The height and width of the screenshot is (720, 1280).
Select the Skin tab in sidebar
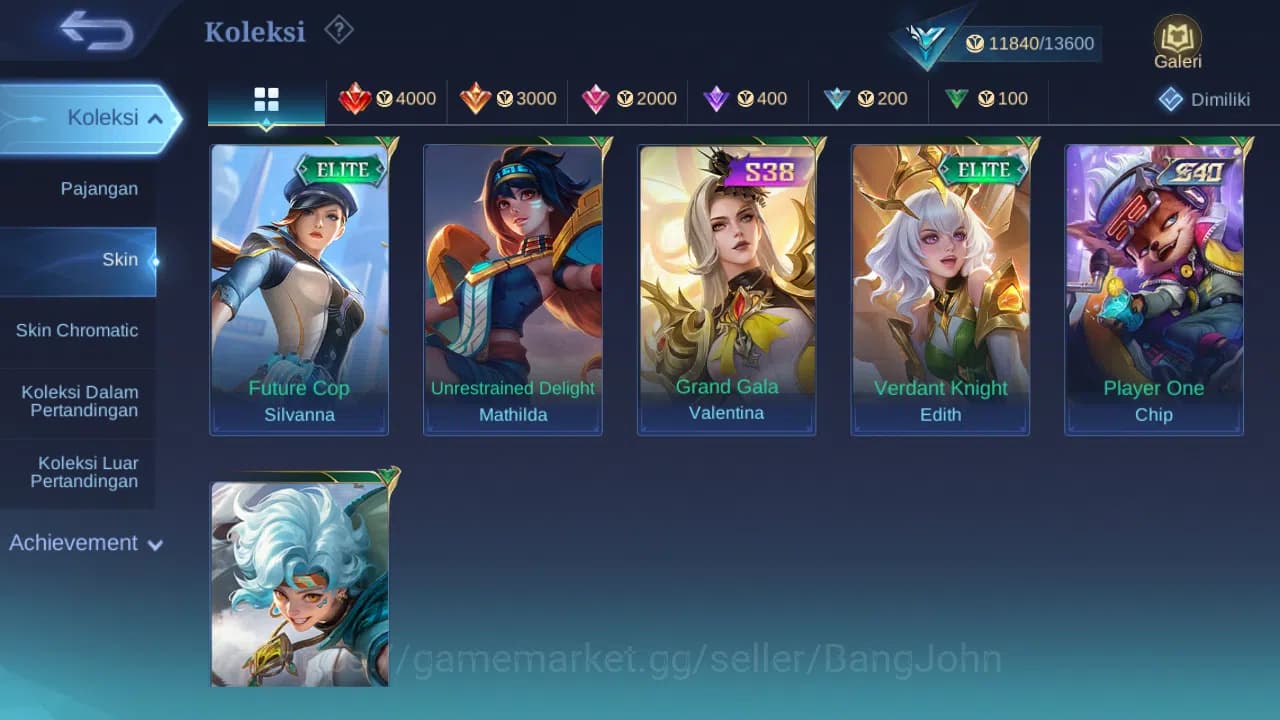click(120, 259)
